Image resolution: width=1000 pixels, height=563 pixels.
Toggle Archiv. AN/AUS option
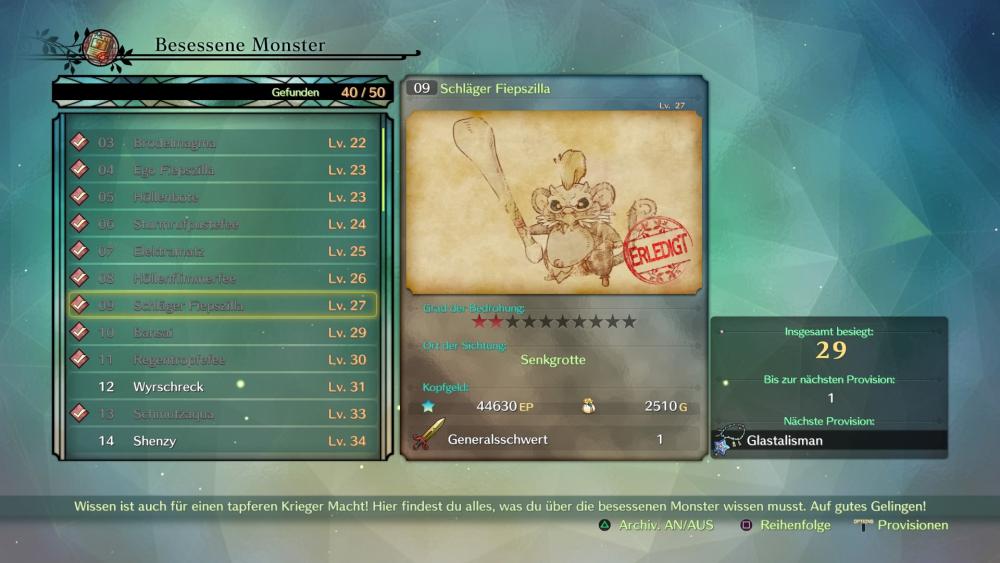point(656,525)
